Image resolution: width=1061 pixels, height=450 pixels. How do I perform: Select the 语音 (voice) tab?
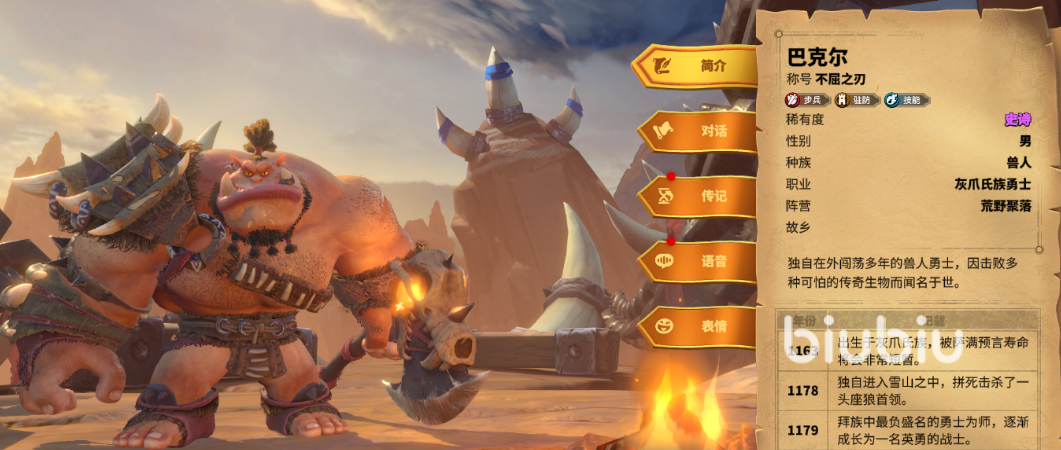[x=697, y=261]
